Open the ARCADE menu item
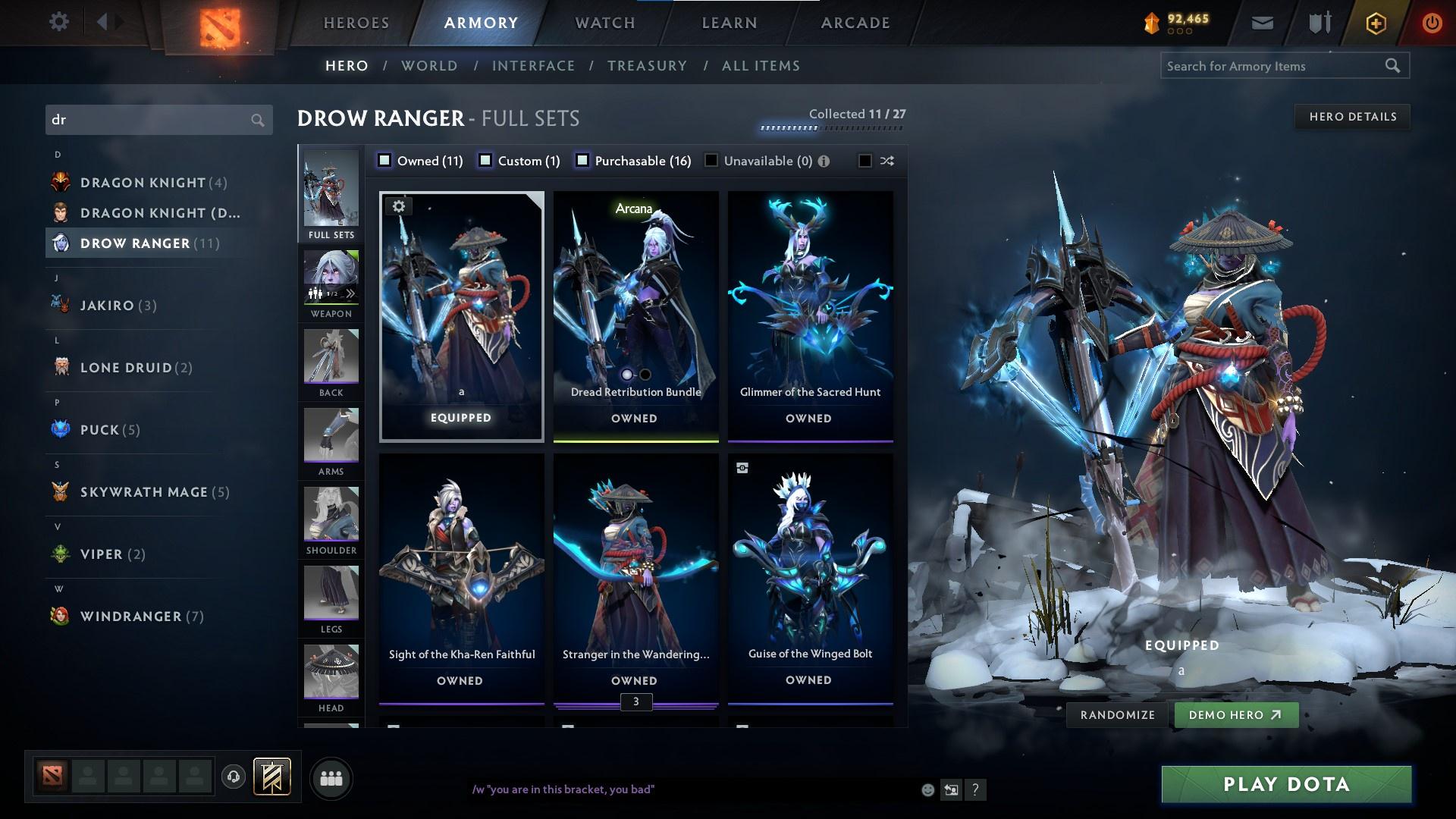This screenshot has height=819, width=1456. [x=855, y=23]
